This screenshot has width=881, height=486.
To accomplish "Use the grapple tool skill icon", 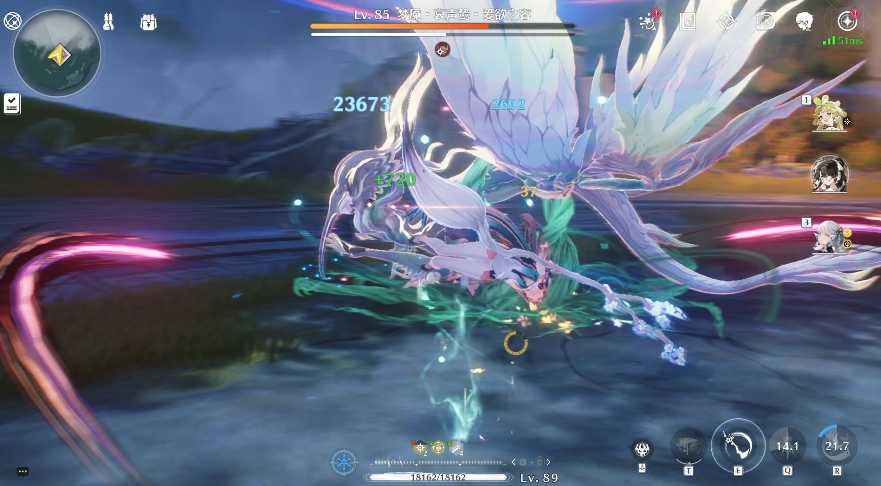I will (x=688, y=446).
